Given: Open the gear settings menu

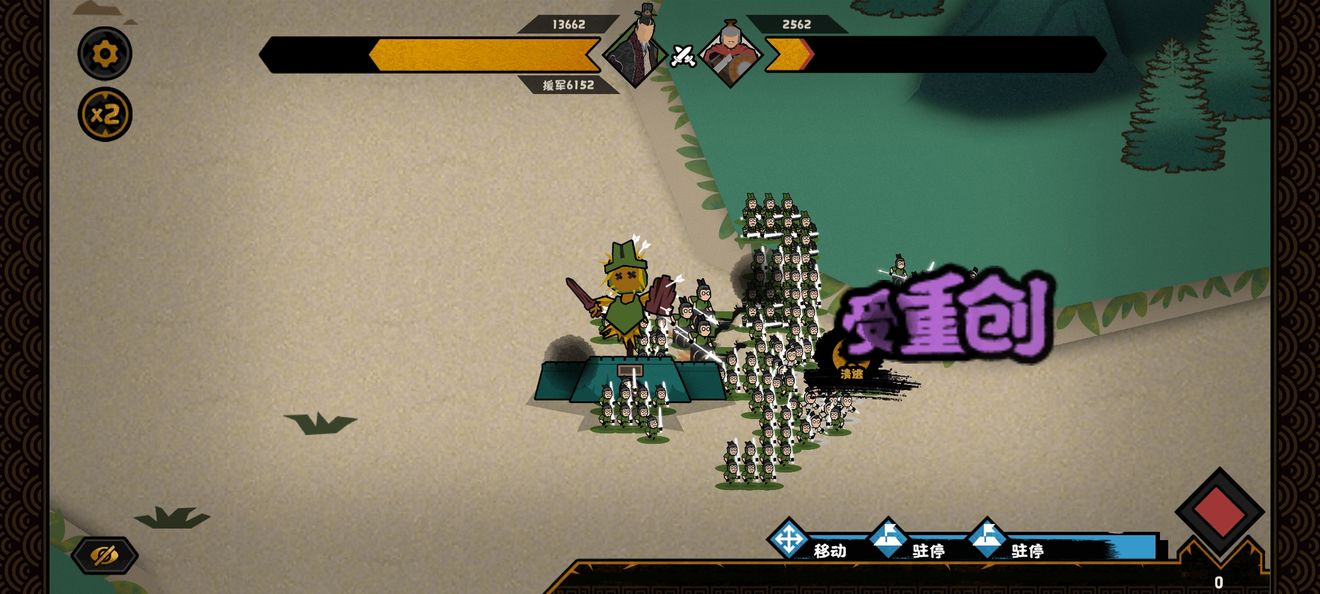Looking at the screenshot, I should pyautogui.click(x=105, y=53).
